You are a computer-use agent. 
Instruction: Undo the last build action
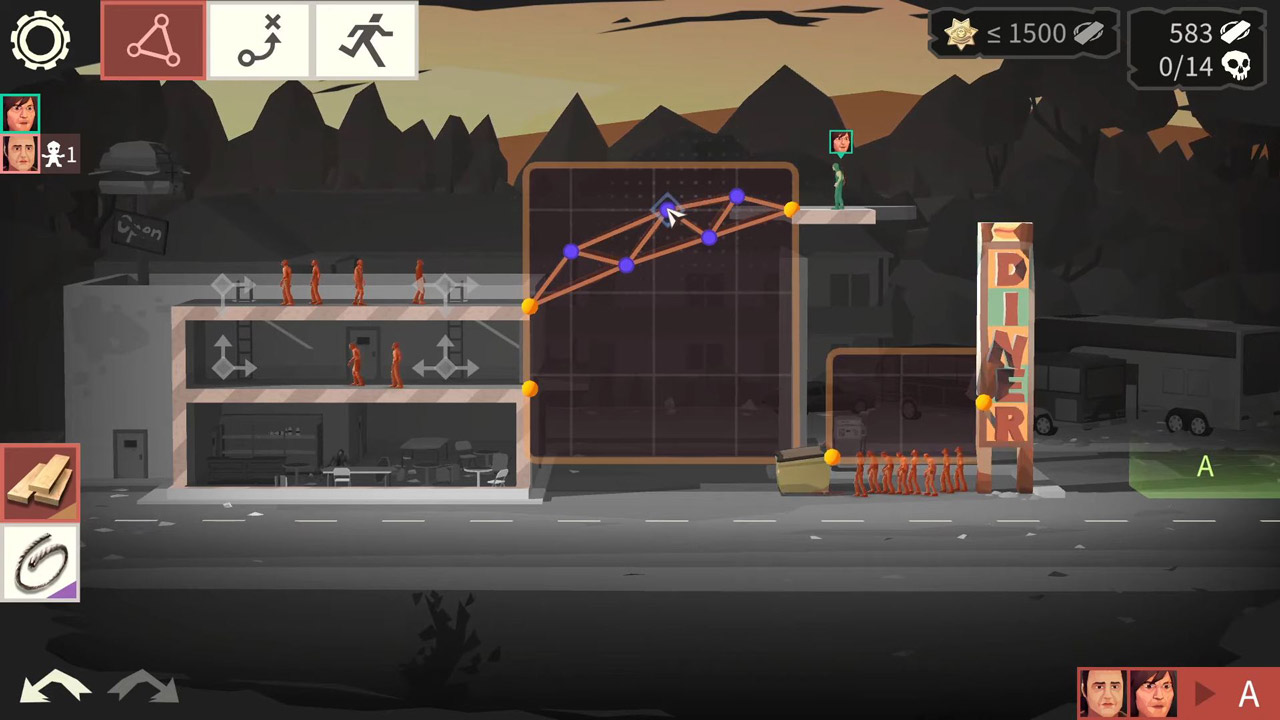56,688
